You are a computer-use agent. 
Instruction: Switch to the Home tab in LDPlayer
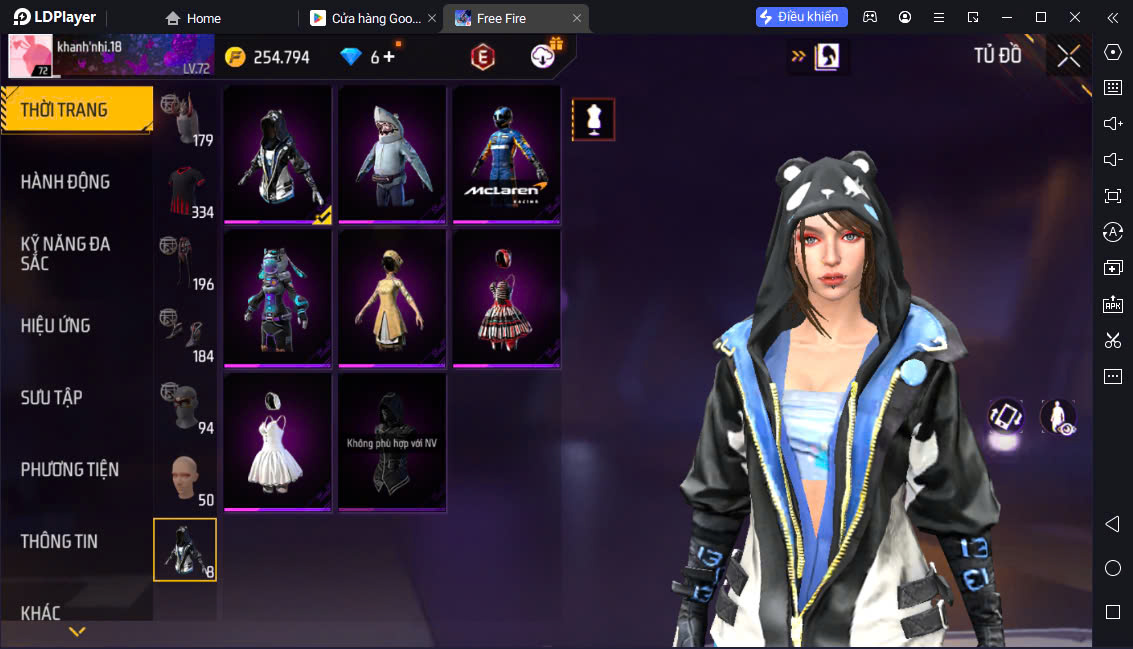[193, 18]
